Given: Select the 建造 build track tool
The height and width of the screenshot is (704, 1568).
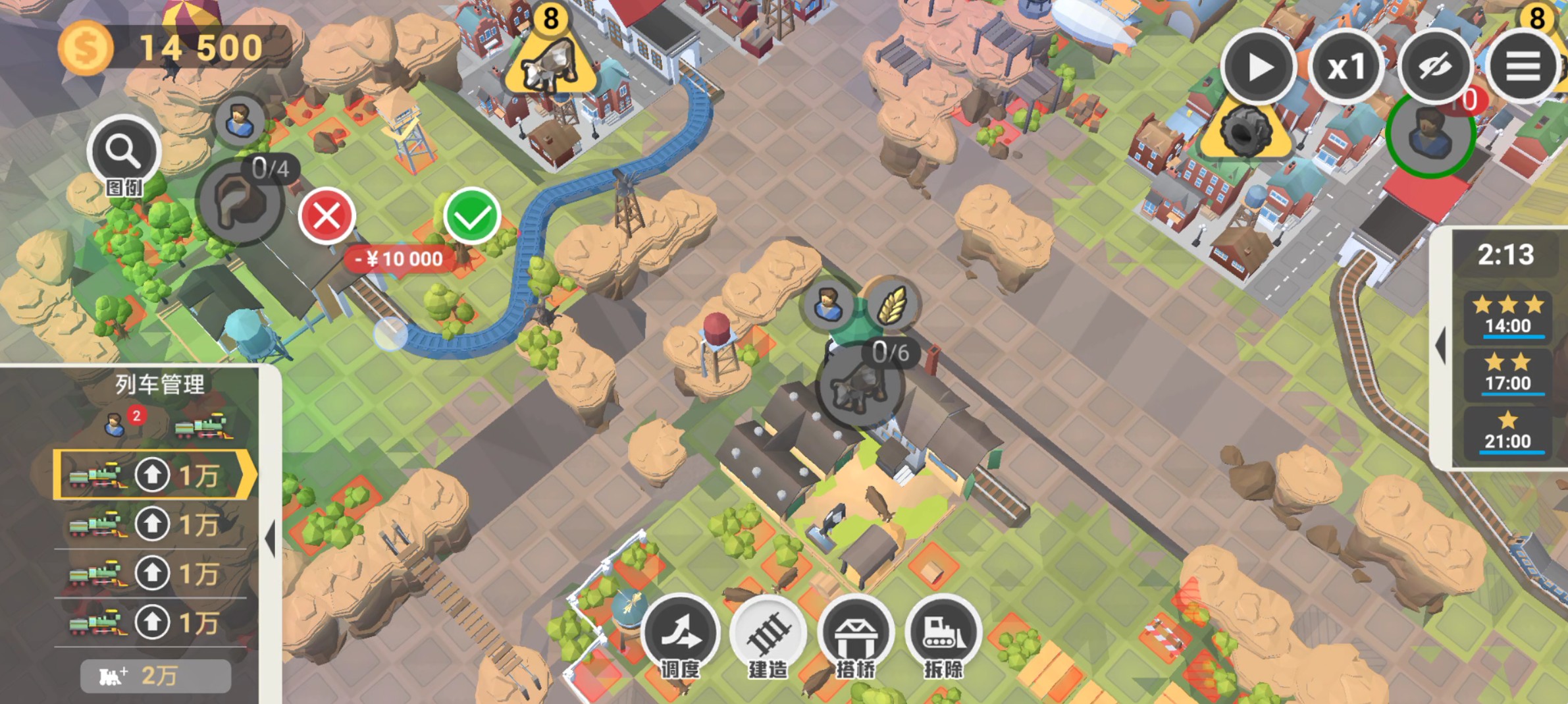Looking at the screenshot, I should (768, 635).
